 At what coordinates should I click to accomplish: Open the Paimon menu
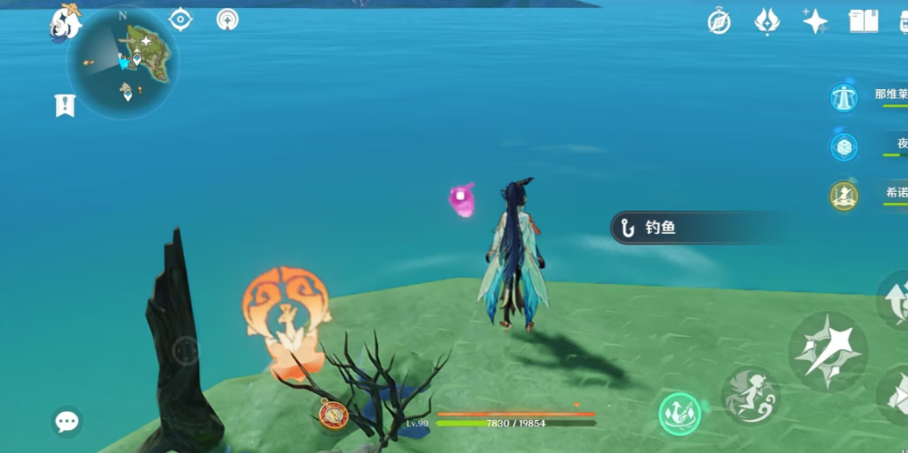pyautogui.click(x=66, y=22)
